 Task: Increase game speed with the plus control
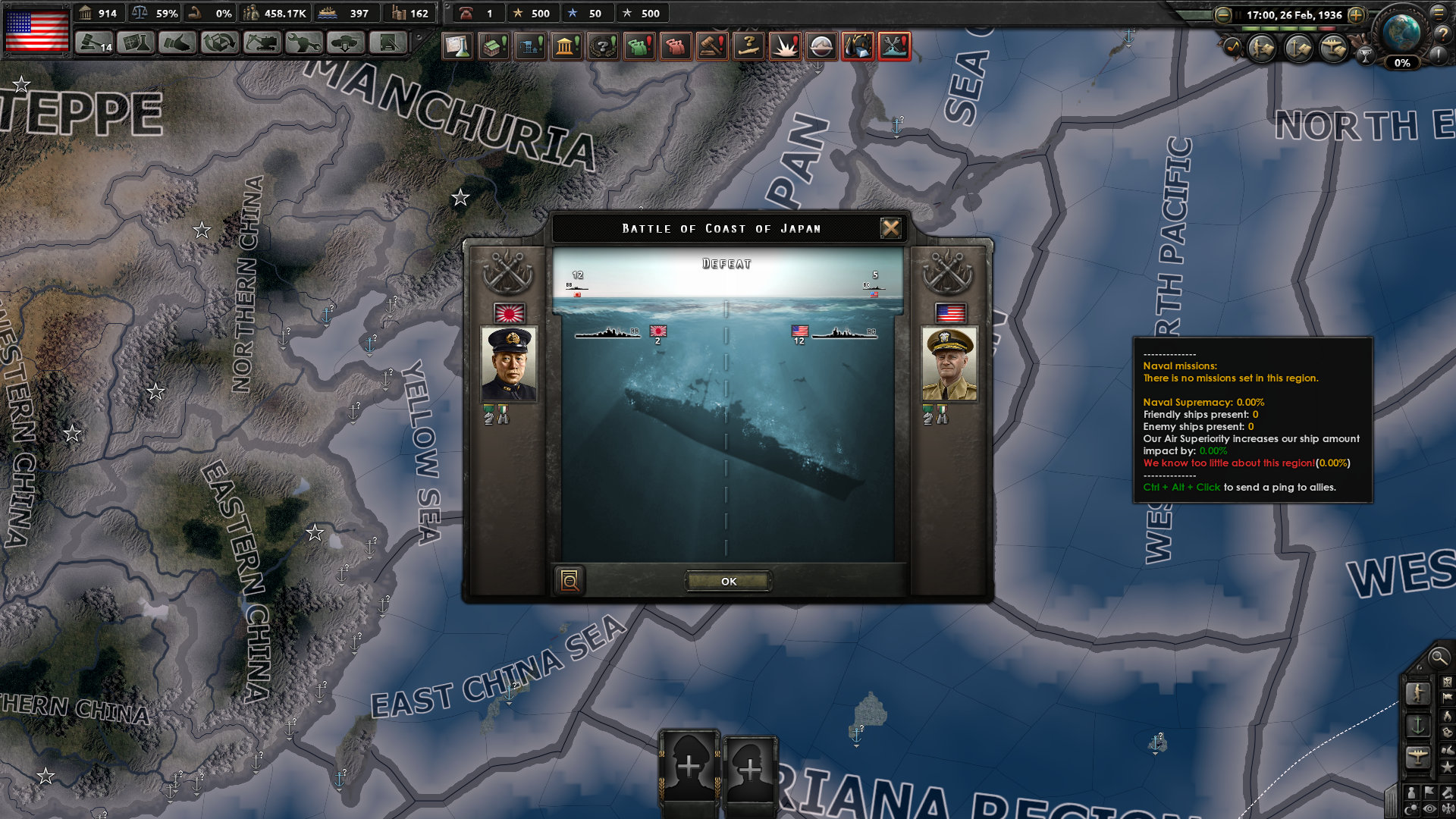1356,15
